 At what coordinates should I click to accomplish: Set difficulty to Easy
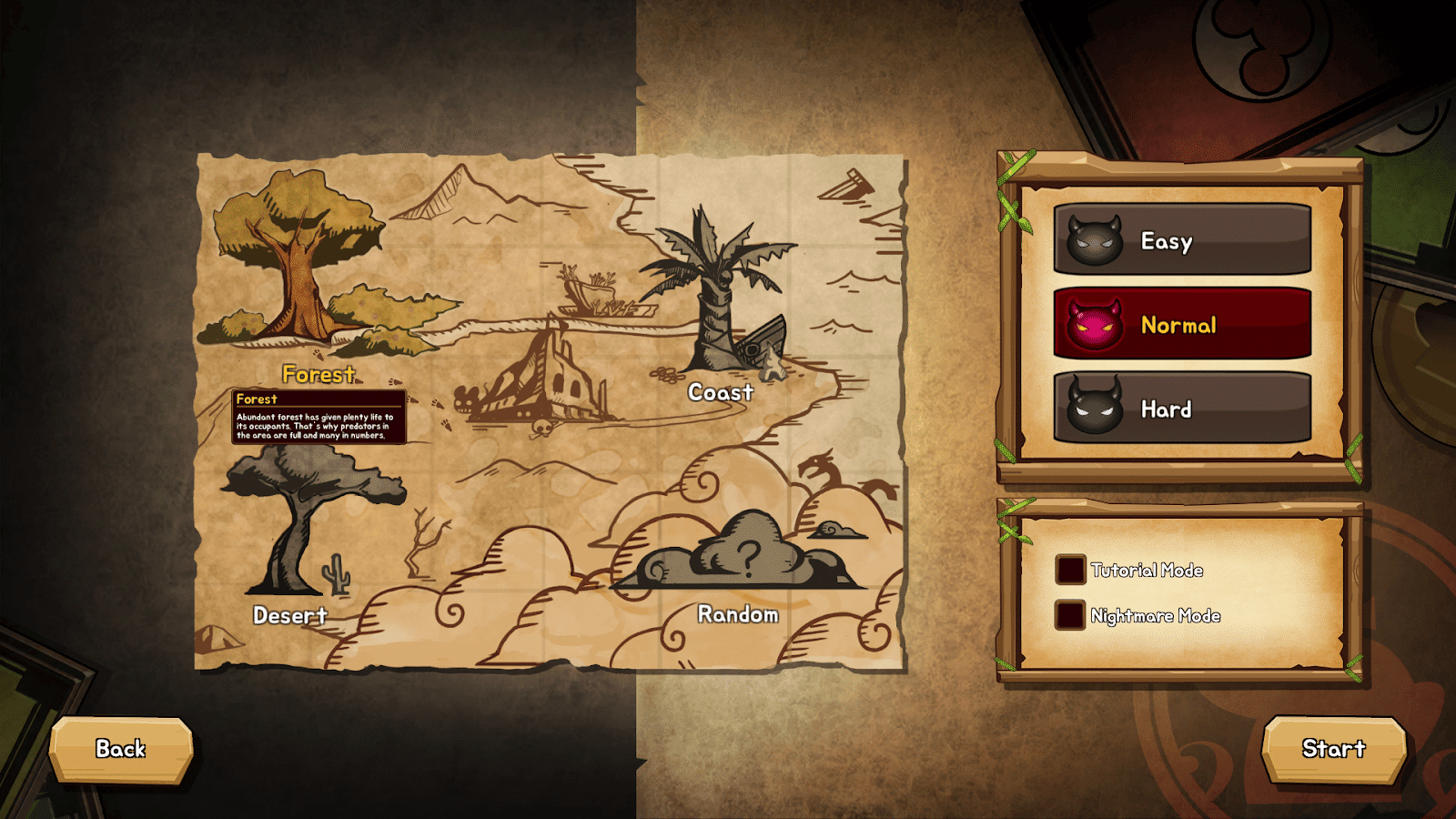click(x=1182, y=240)
